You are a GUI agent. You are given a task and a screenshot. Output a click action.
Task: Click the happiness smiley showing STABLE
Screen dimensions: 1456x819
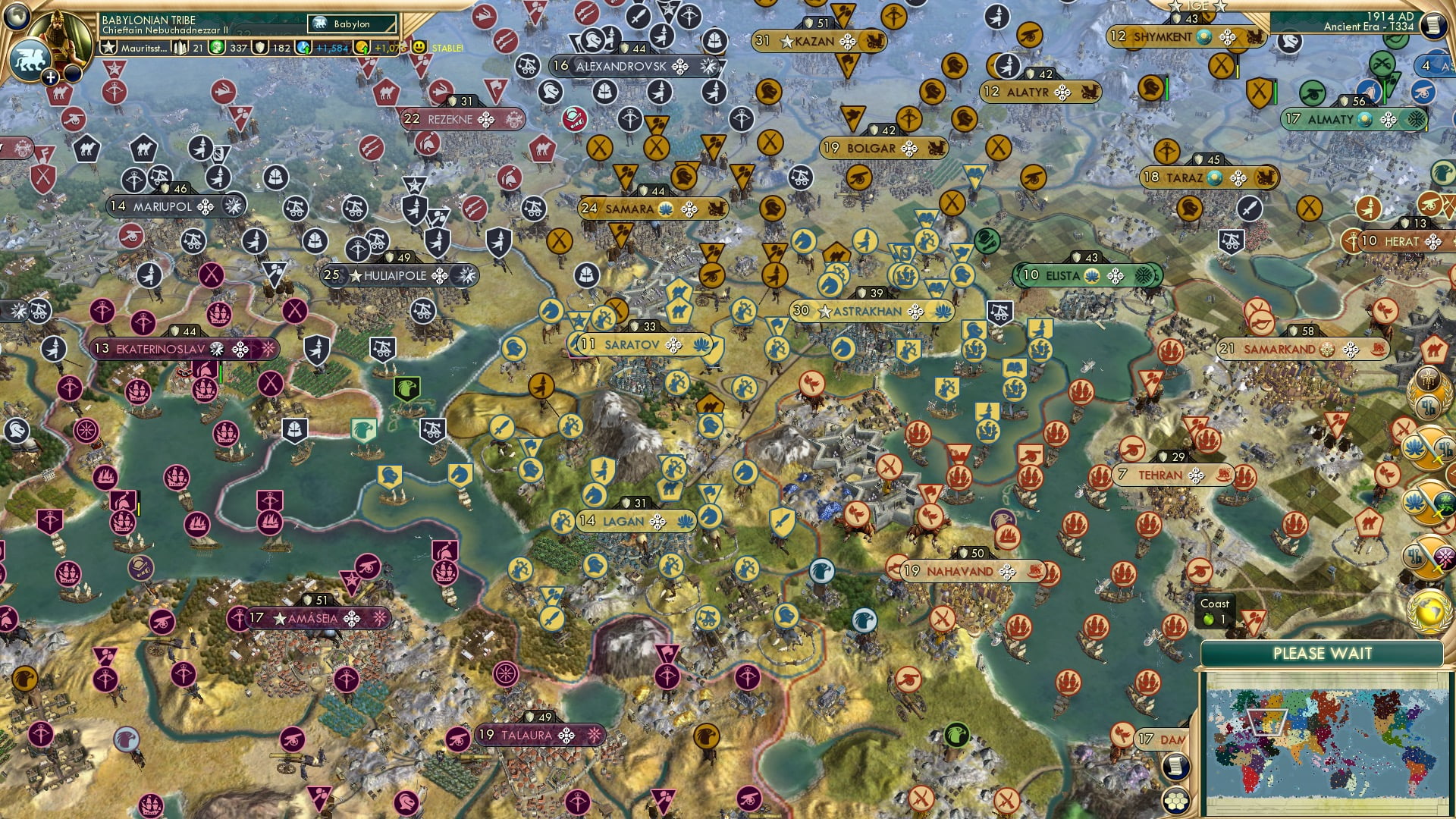(418, 46)
